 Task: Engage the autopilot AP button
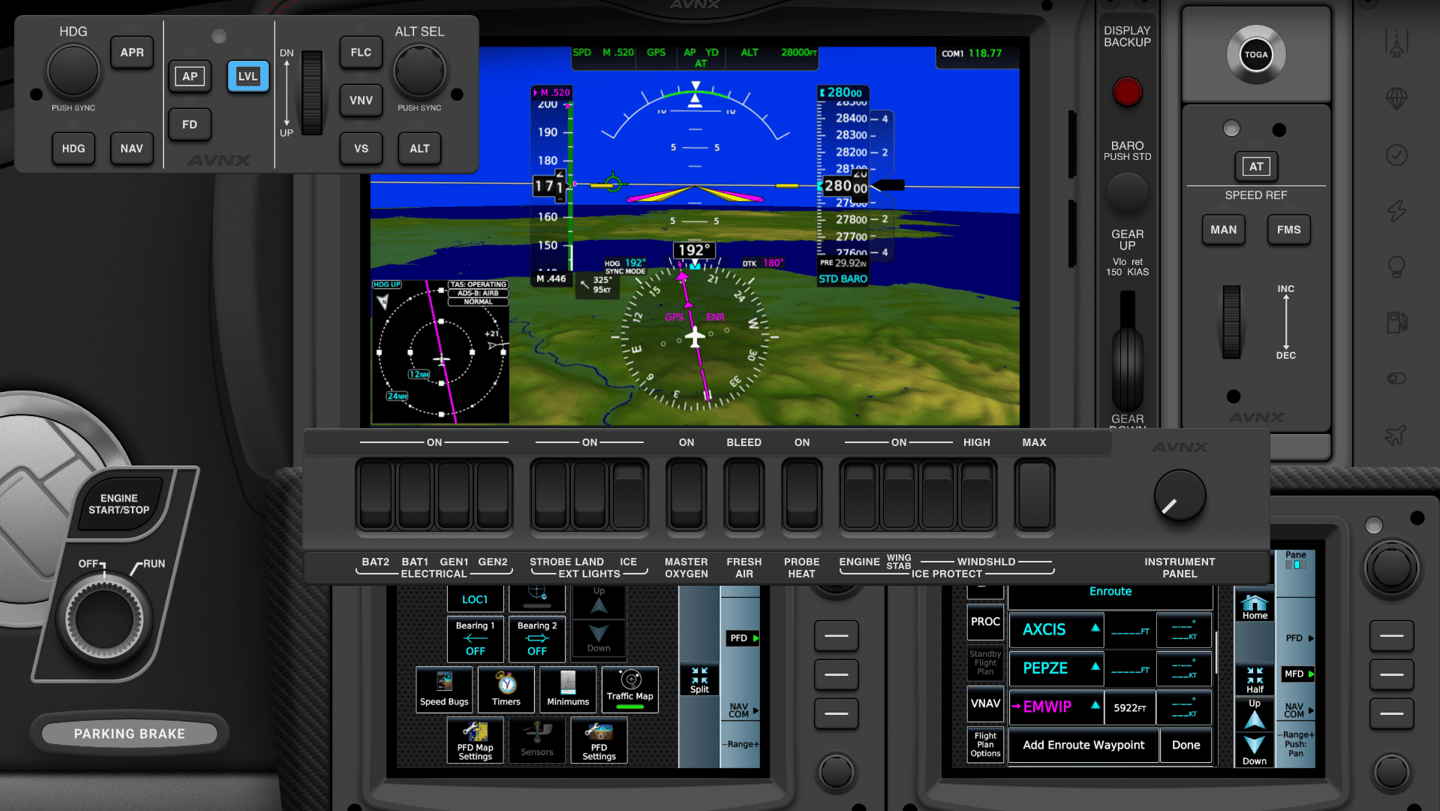pos(189,76)
